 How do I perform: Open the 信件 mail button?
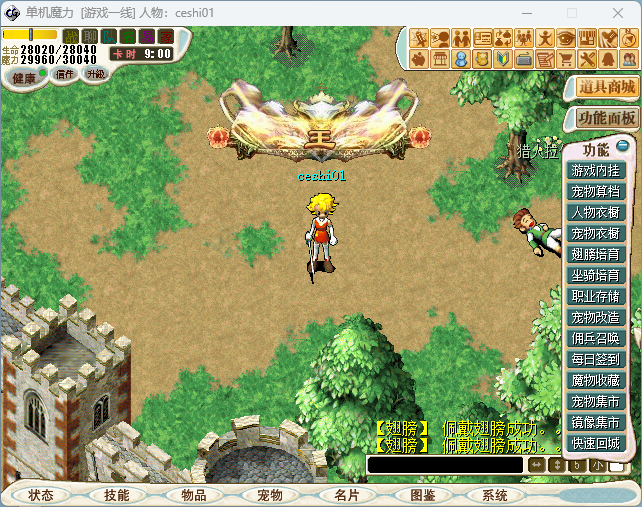[65, 74]
